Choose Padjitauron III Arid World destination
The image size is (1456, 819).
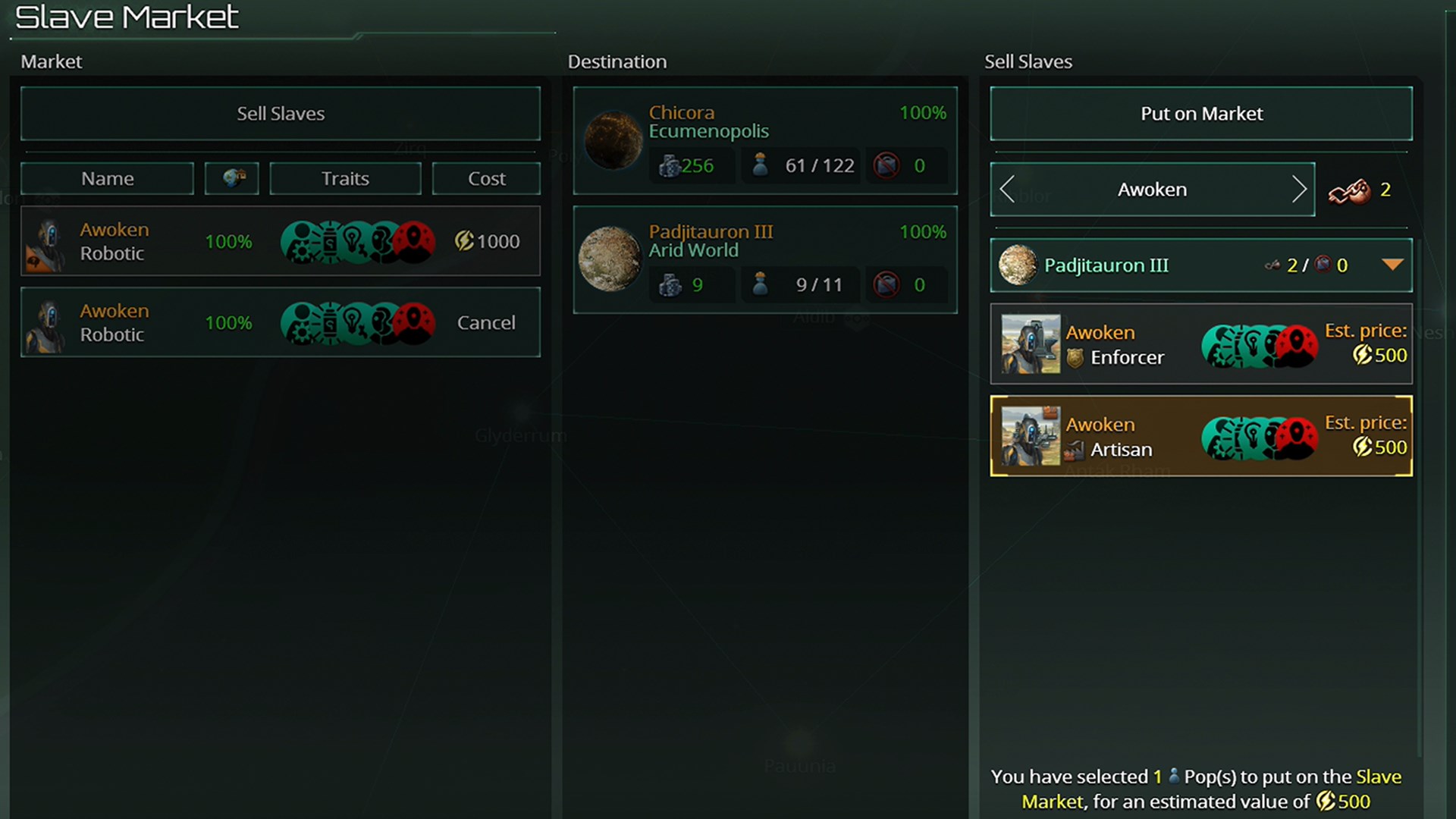tap(765, 259)
